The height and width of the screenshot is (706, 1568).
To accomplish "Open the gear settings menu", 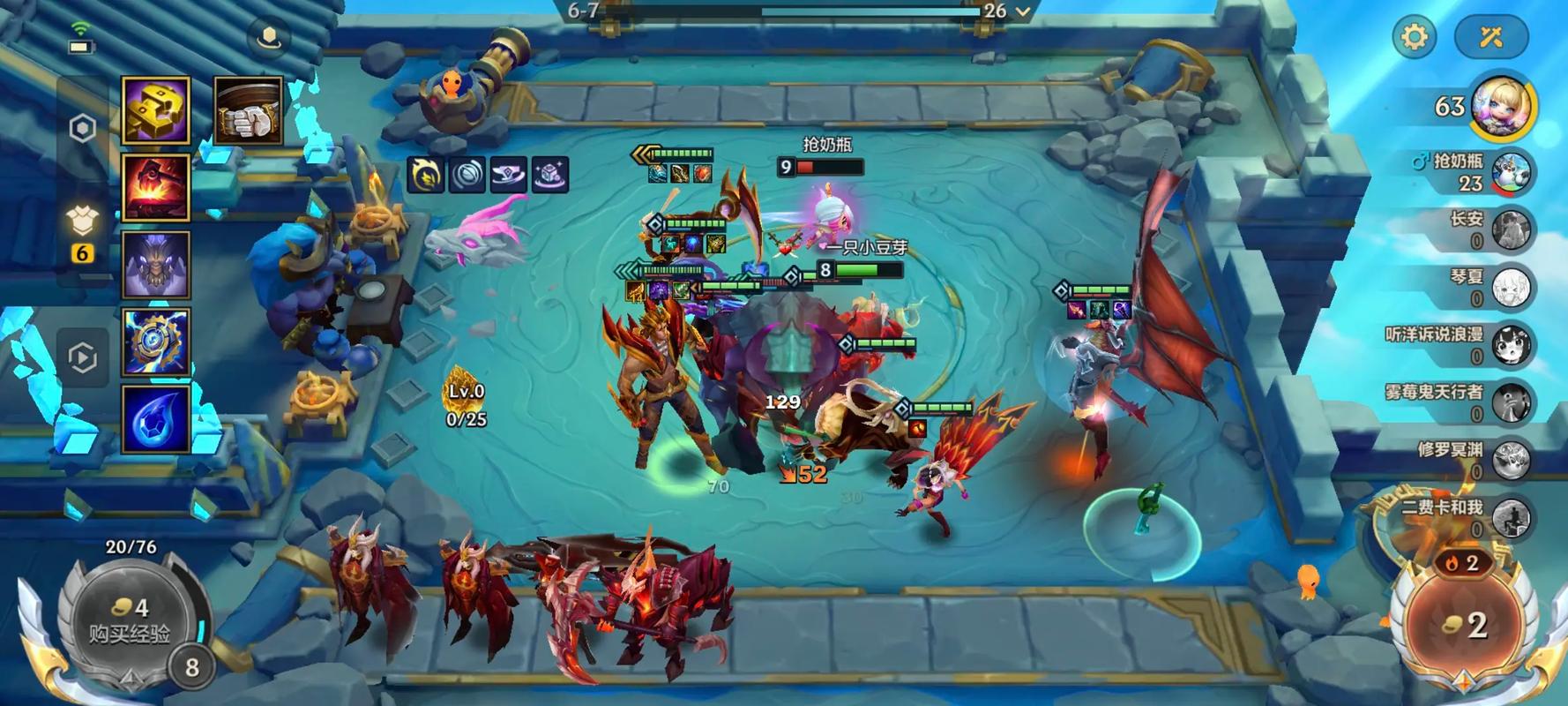I will [1414, 37].
